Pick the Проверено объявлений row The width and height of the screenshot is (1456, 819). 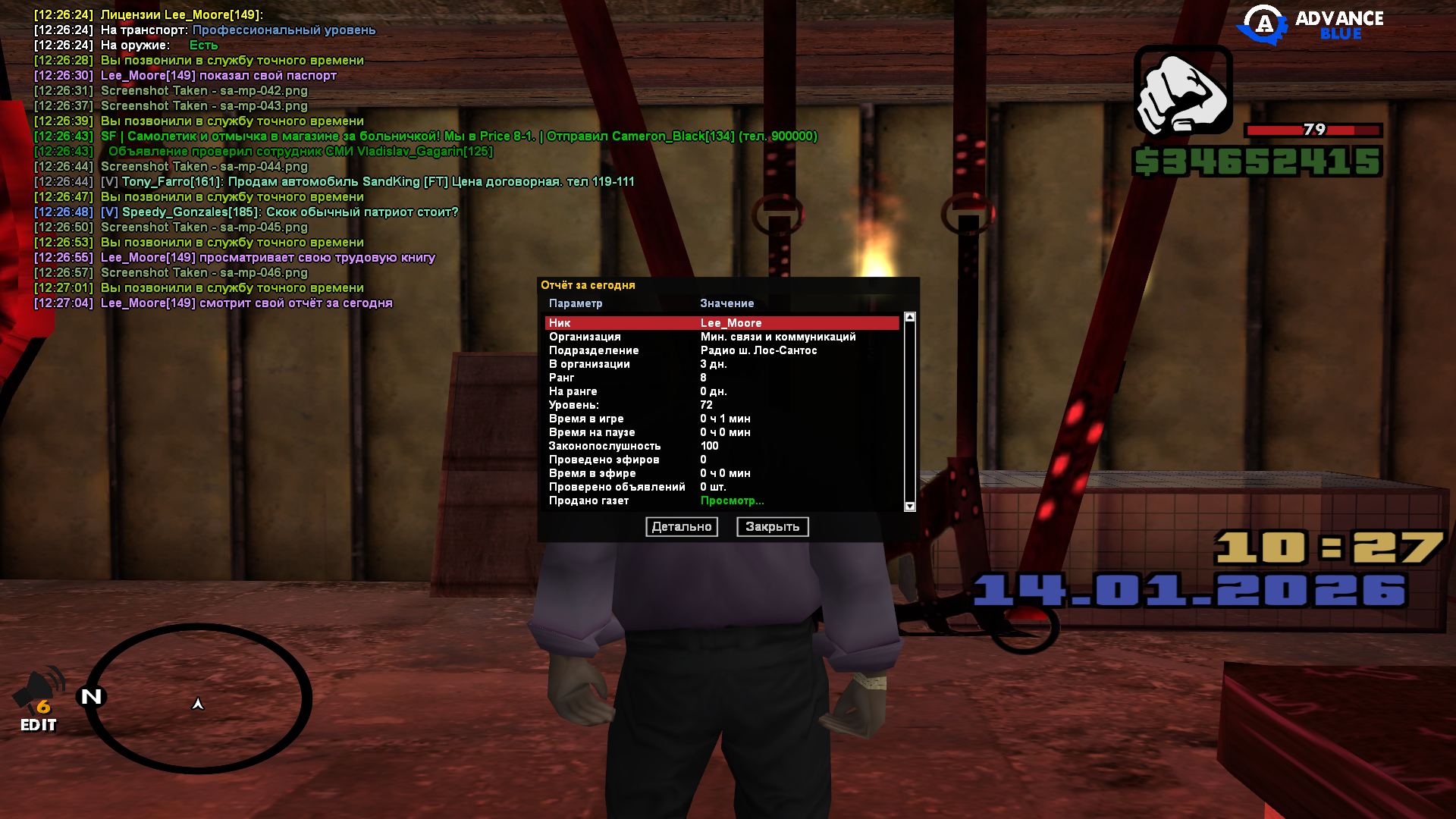coord(720,487)
